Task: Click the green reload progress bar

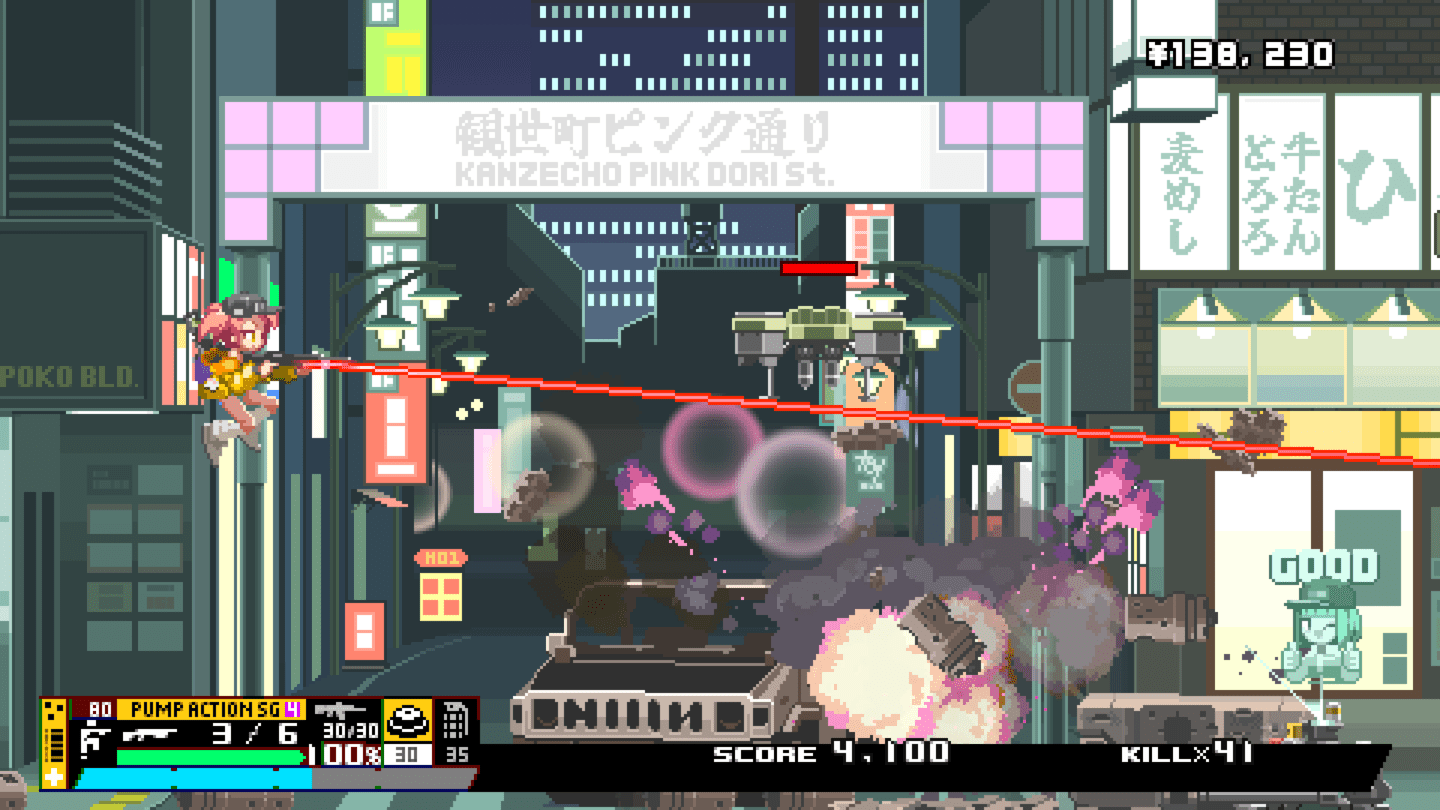Action: tap(209, 756)
